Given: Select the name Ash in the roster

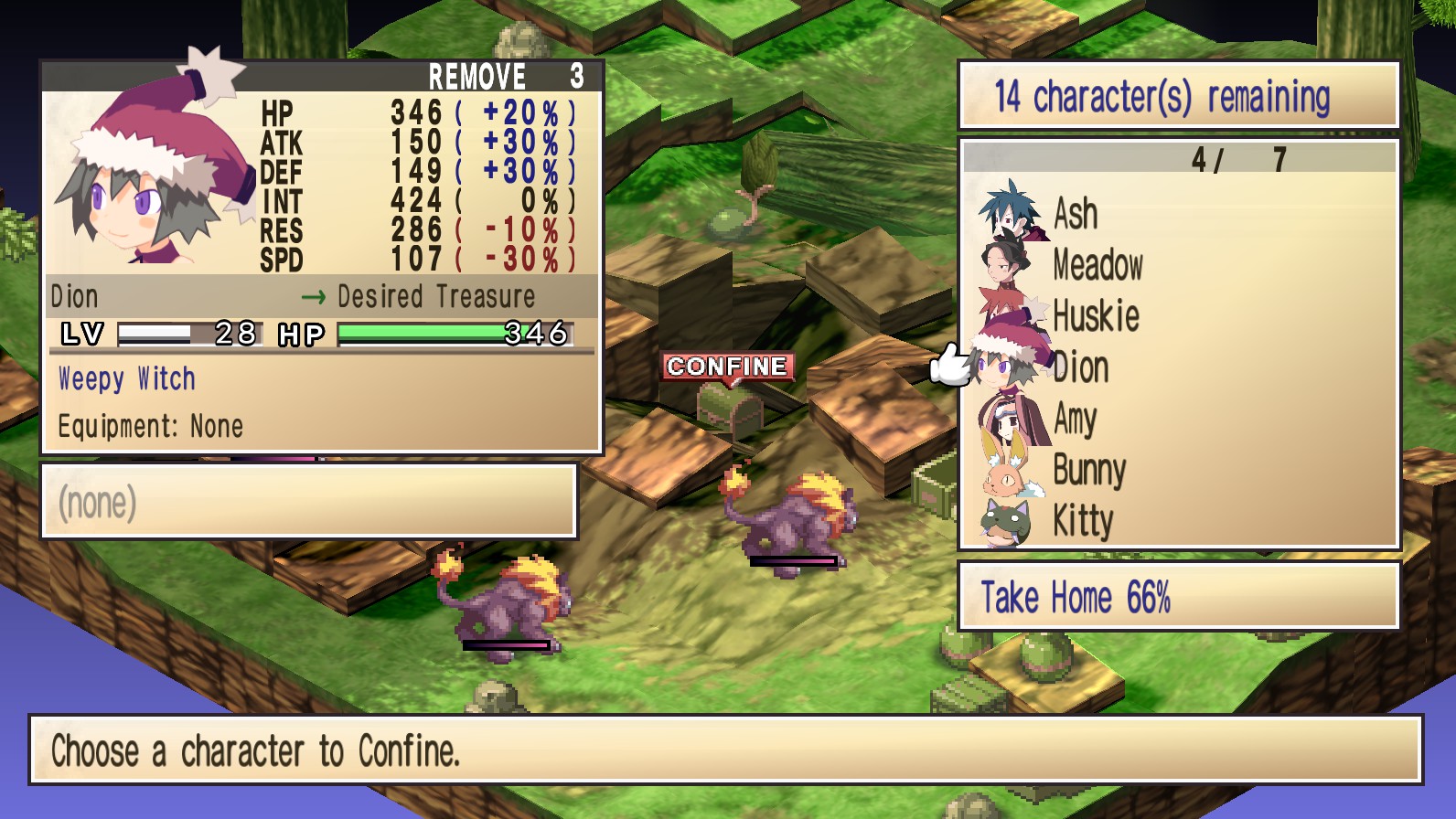Looking at the screenshot, I should (1076, 215).
